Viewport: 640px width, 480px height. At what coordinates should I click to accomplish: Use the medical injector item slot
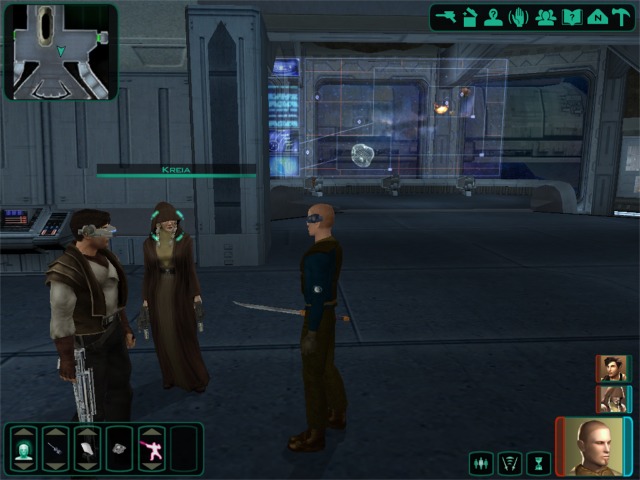[55, 453]
